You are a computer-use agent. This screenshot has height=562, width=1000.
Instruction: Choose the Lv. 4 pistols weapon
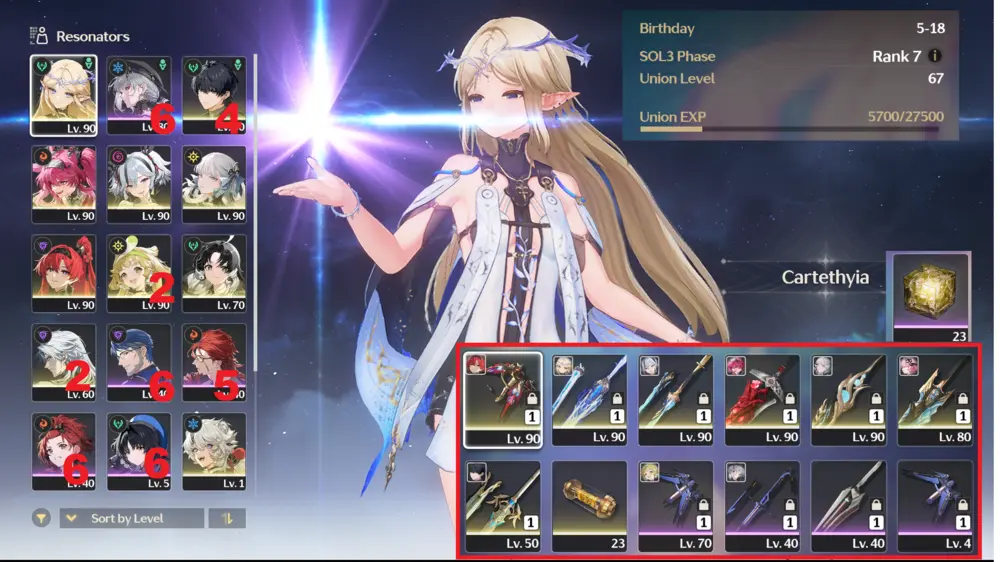[x=935, y=506]
